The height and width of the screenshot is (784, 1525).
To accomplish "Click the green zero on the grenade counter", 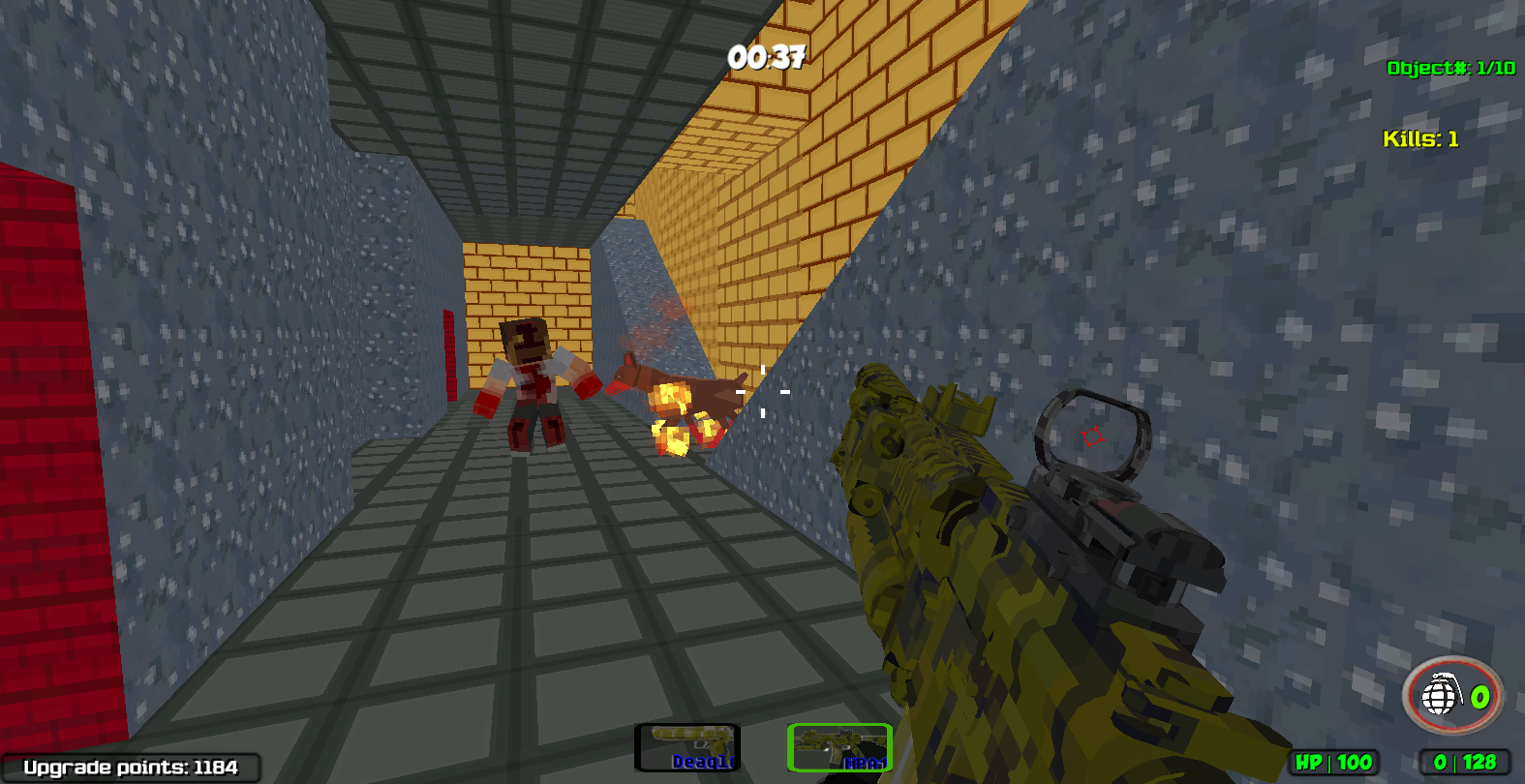I will [1479, 699].
